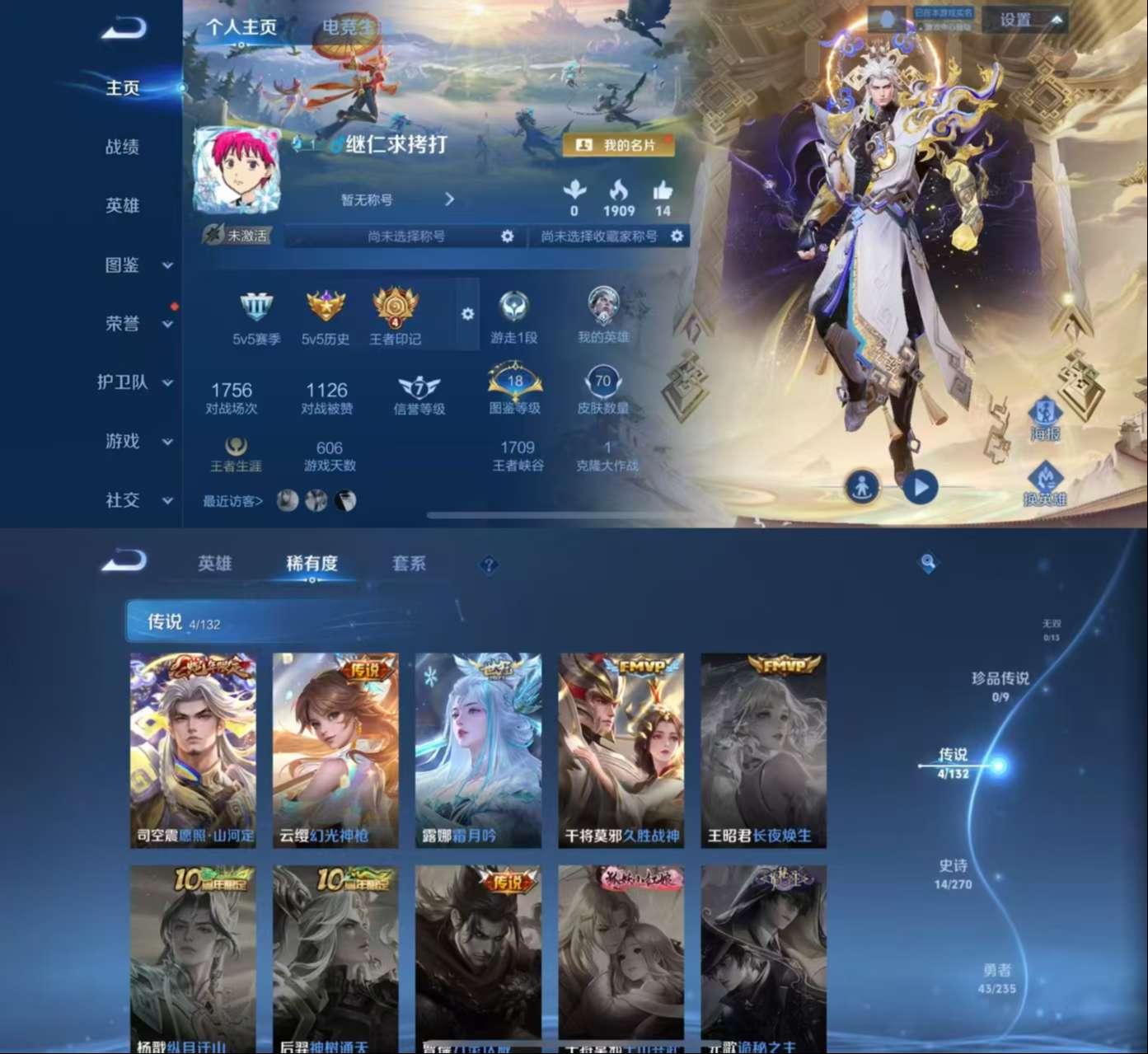
Task: Expand the 荣誉 sidebar menu
Action: click(132, 324)
